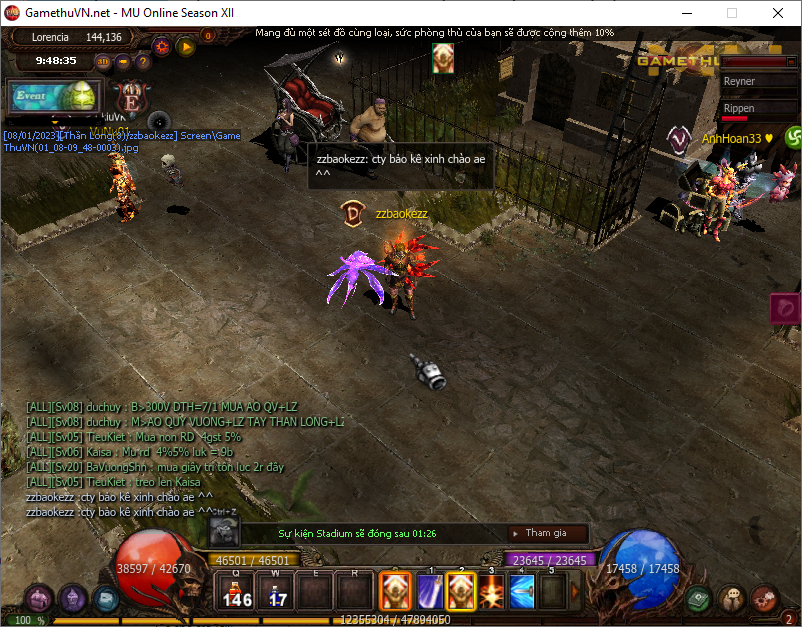
Task: Click the Tham gia button
Action: pos(547,533)
